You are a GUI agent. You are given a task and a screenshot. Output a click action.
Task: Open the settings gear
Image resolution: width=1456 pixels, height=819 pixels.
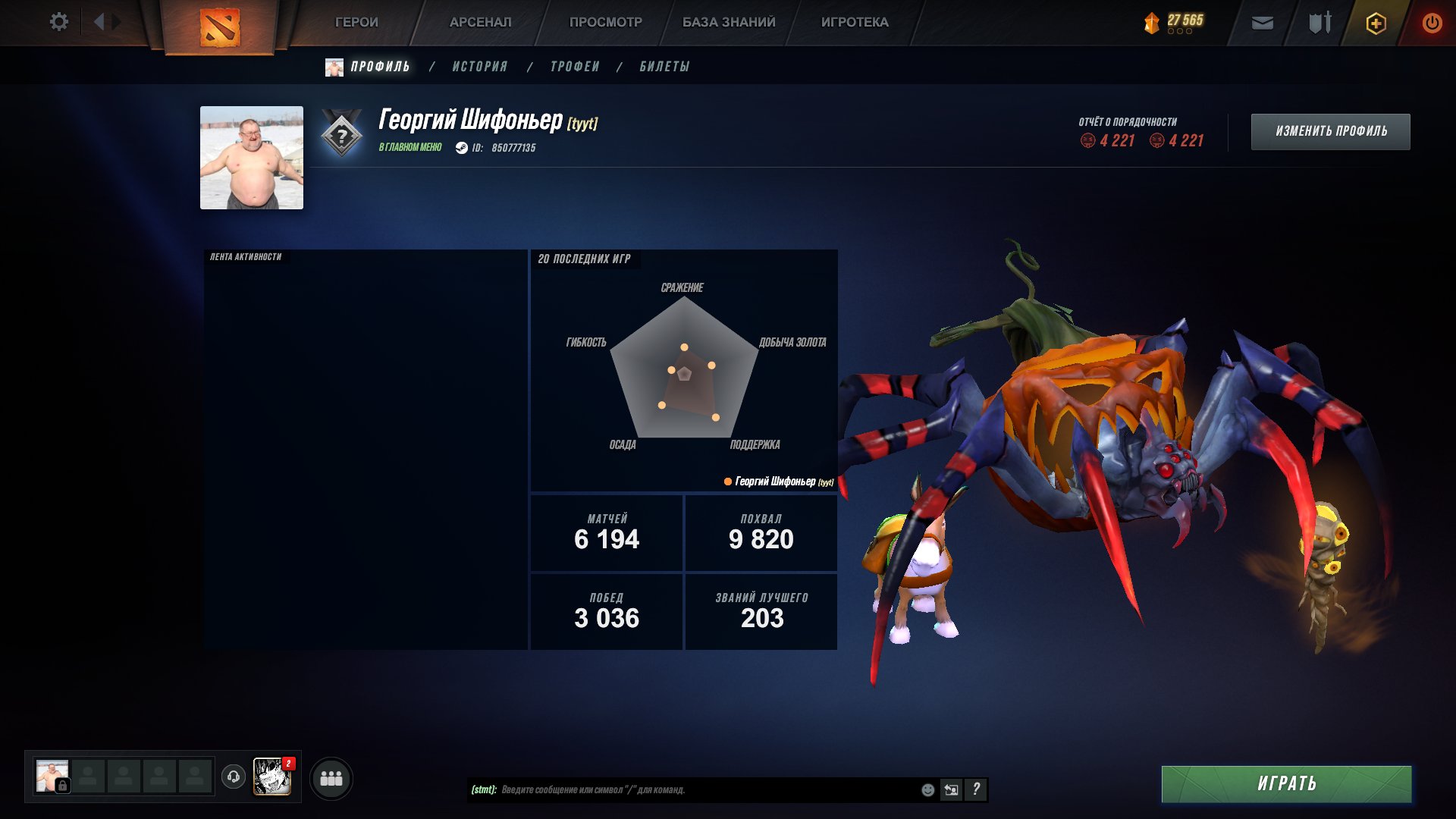[x=59, y=22]
